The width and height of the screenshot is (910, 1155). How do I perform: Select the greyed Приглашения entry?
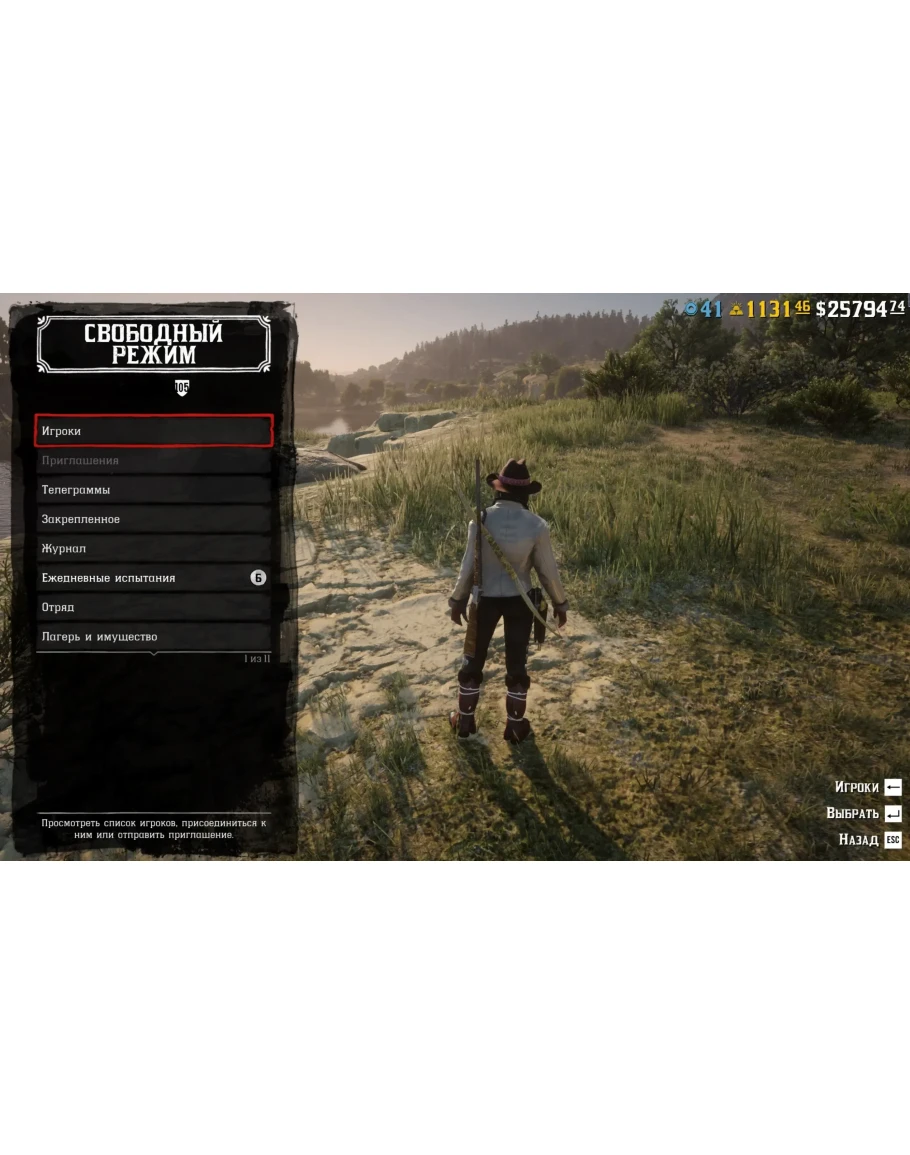(x=153, y=461)
